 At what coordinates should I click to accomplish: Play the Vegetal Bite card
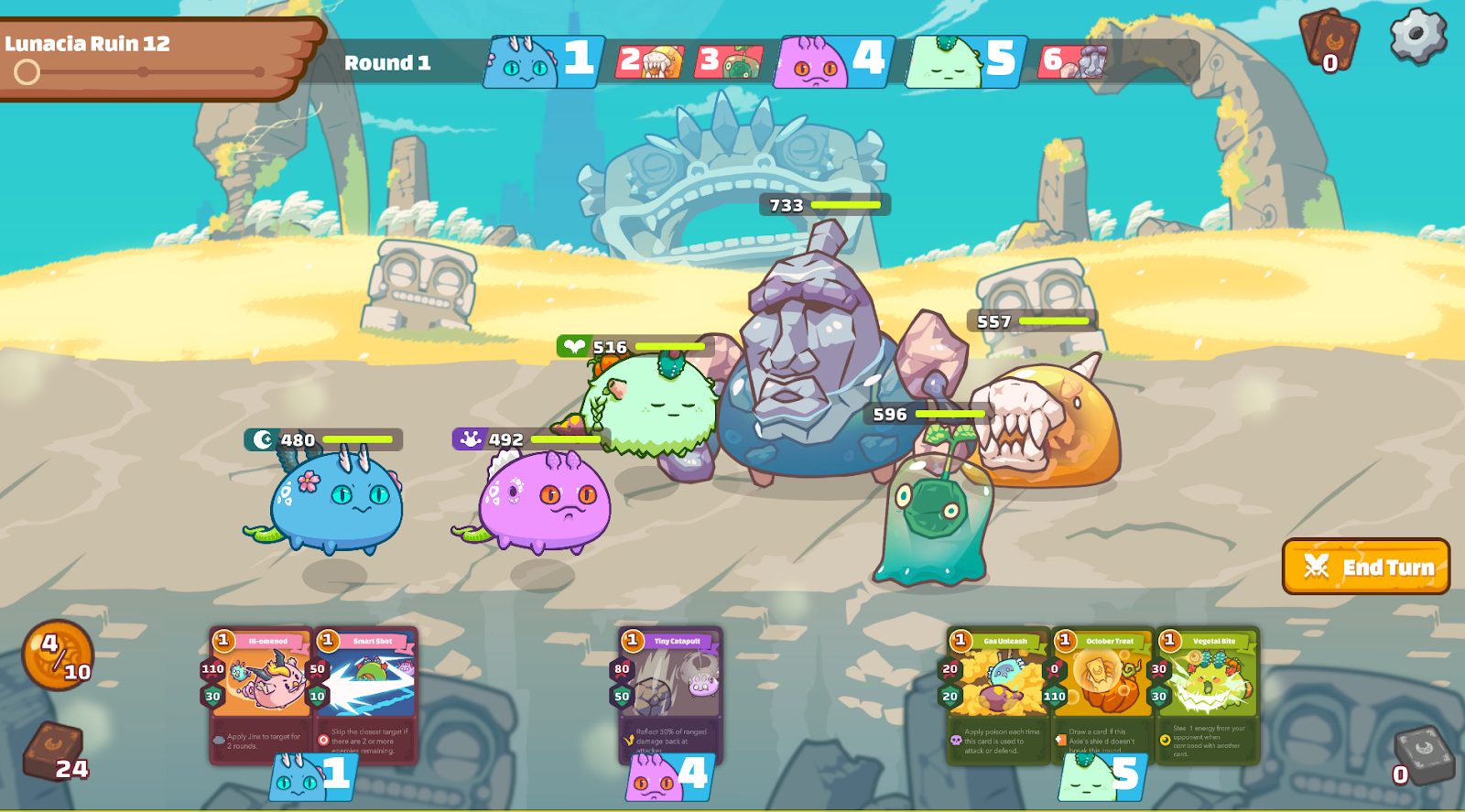tap(1208, 694)
